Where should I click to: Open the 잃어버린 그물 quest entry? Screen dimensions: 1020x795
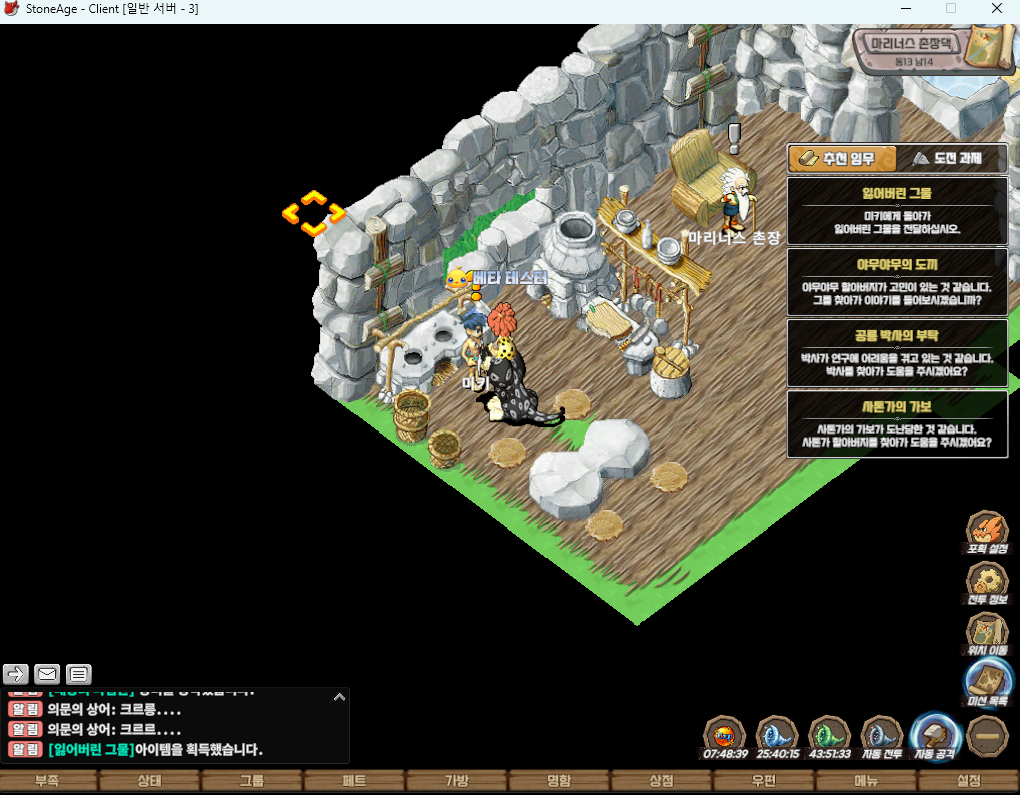coord(897,209)
